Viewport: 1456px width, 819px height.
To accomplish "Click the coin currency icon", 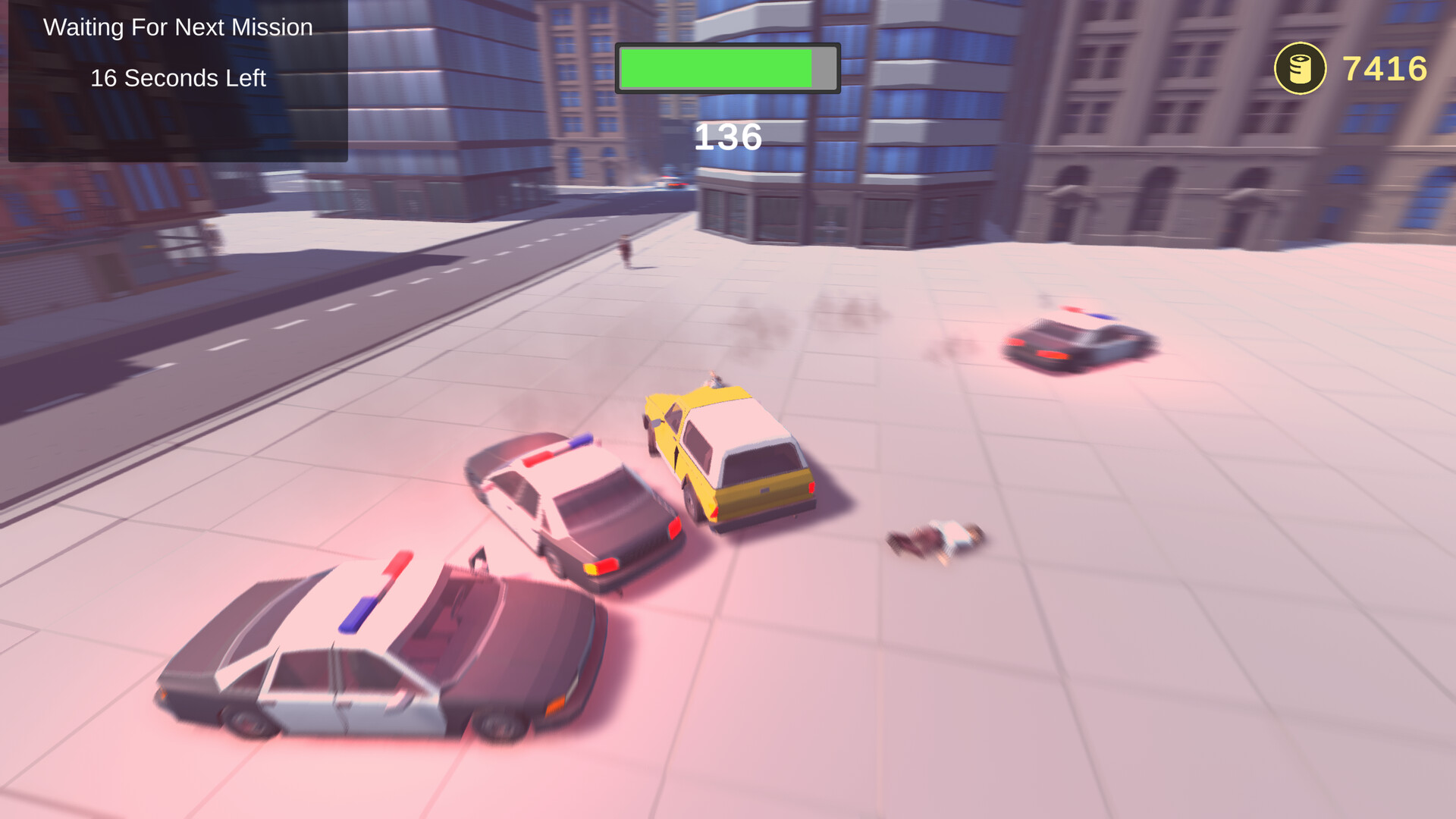I will tap(1299, 68).
